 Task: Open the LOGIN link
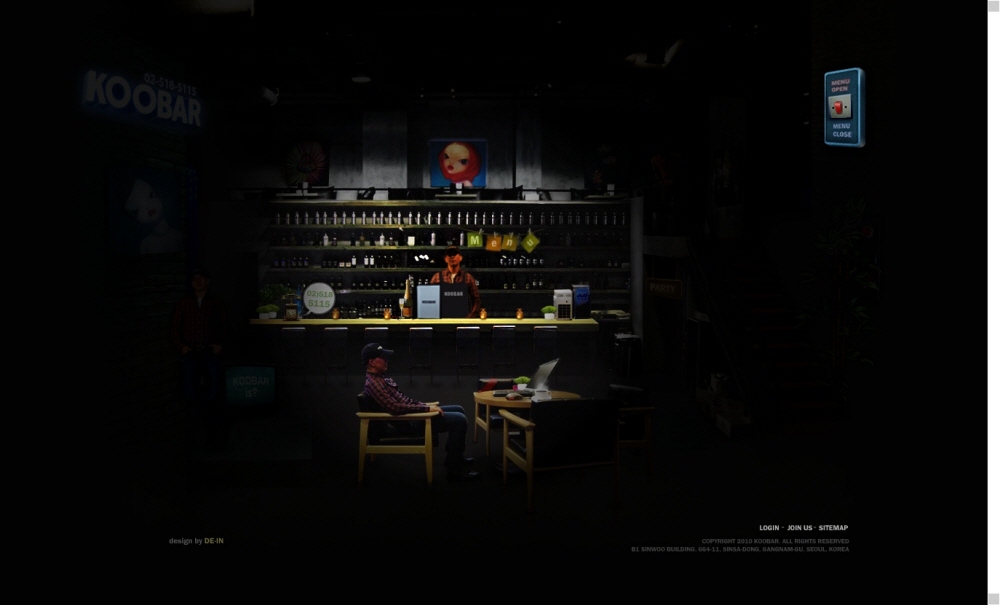point(768,528)
